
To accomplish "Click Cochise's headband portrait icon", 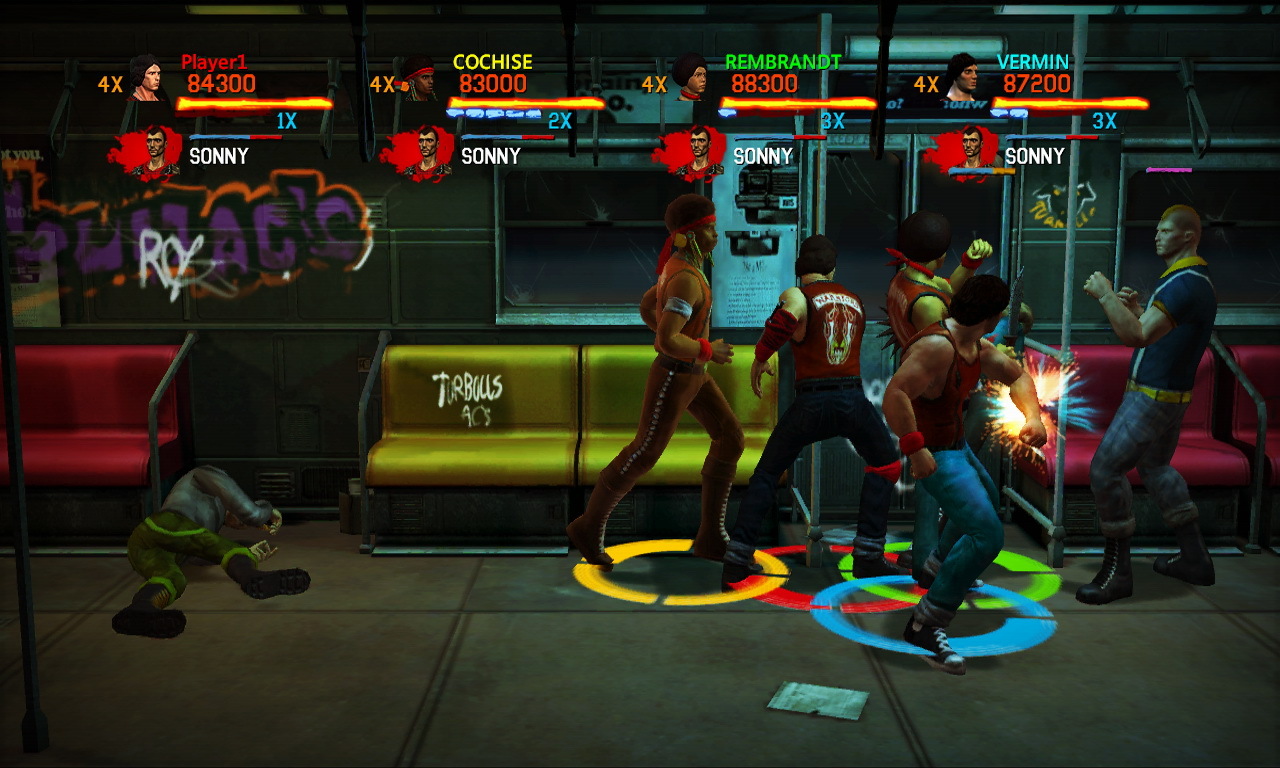I will pos(419,79).
